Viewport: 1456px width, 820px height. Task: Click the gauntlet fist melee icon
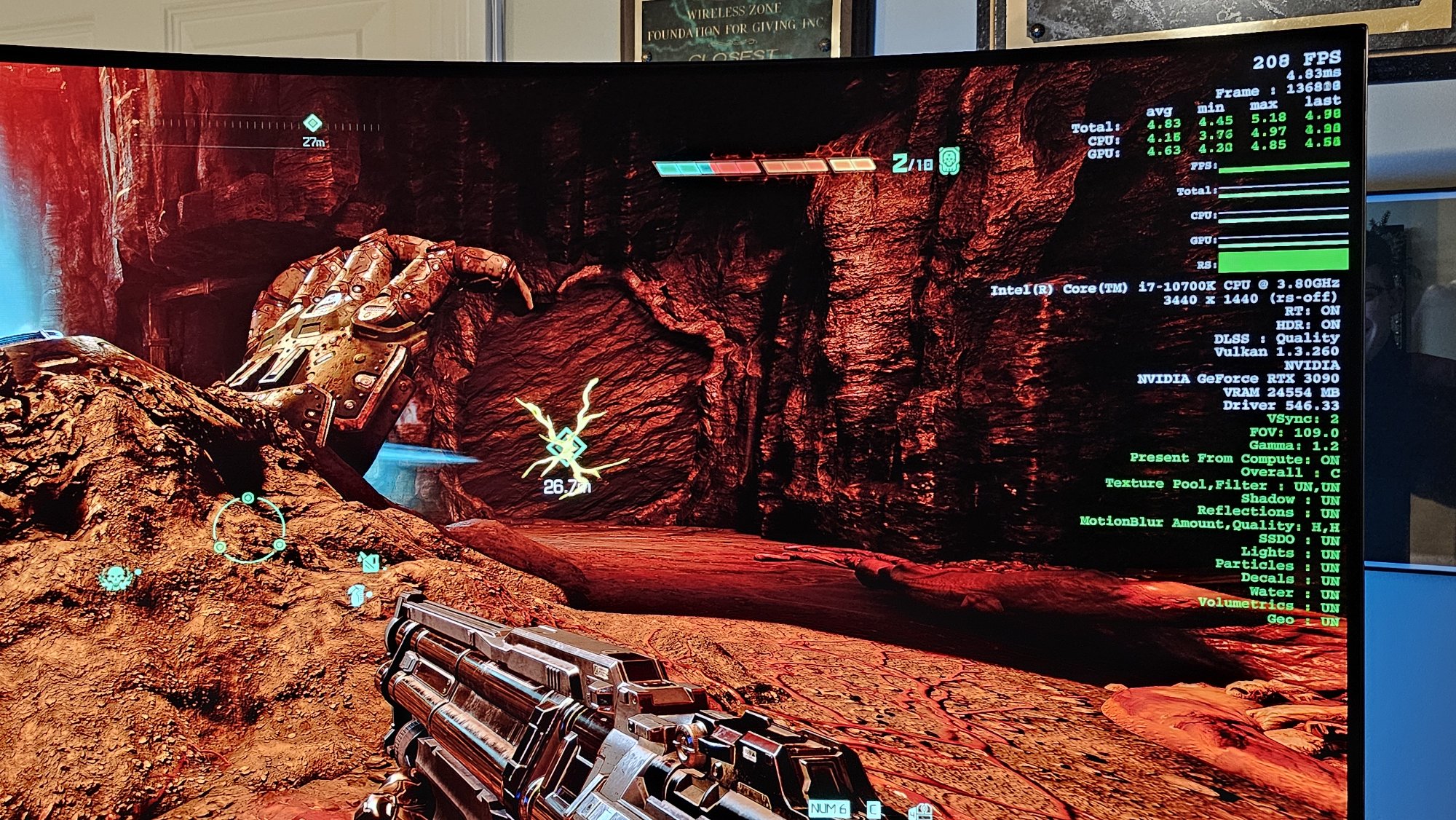tap(357, 595)
